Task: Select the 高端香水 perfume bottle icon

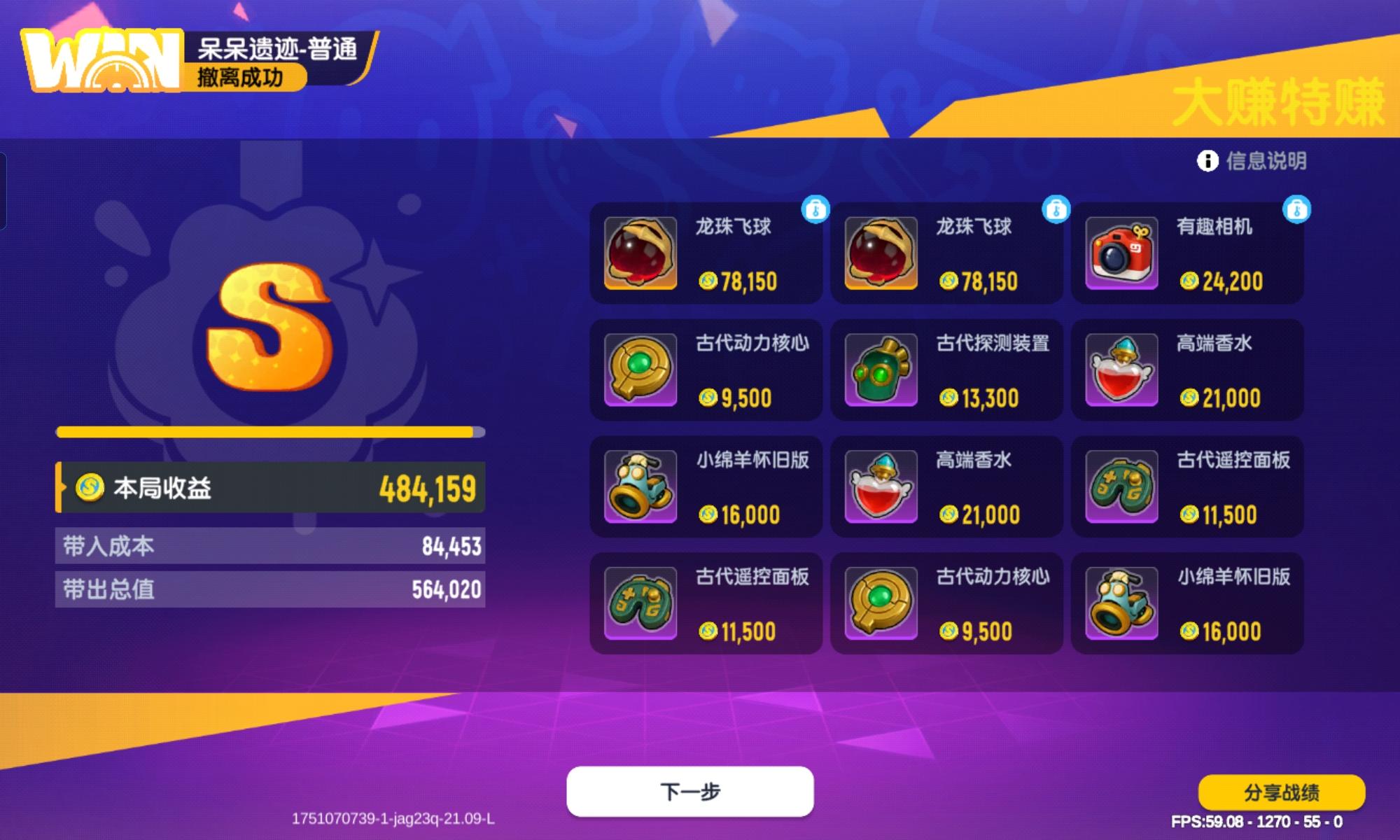Action: 1121,370
